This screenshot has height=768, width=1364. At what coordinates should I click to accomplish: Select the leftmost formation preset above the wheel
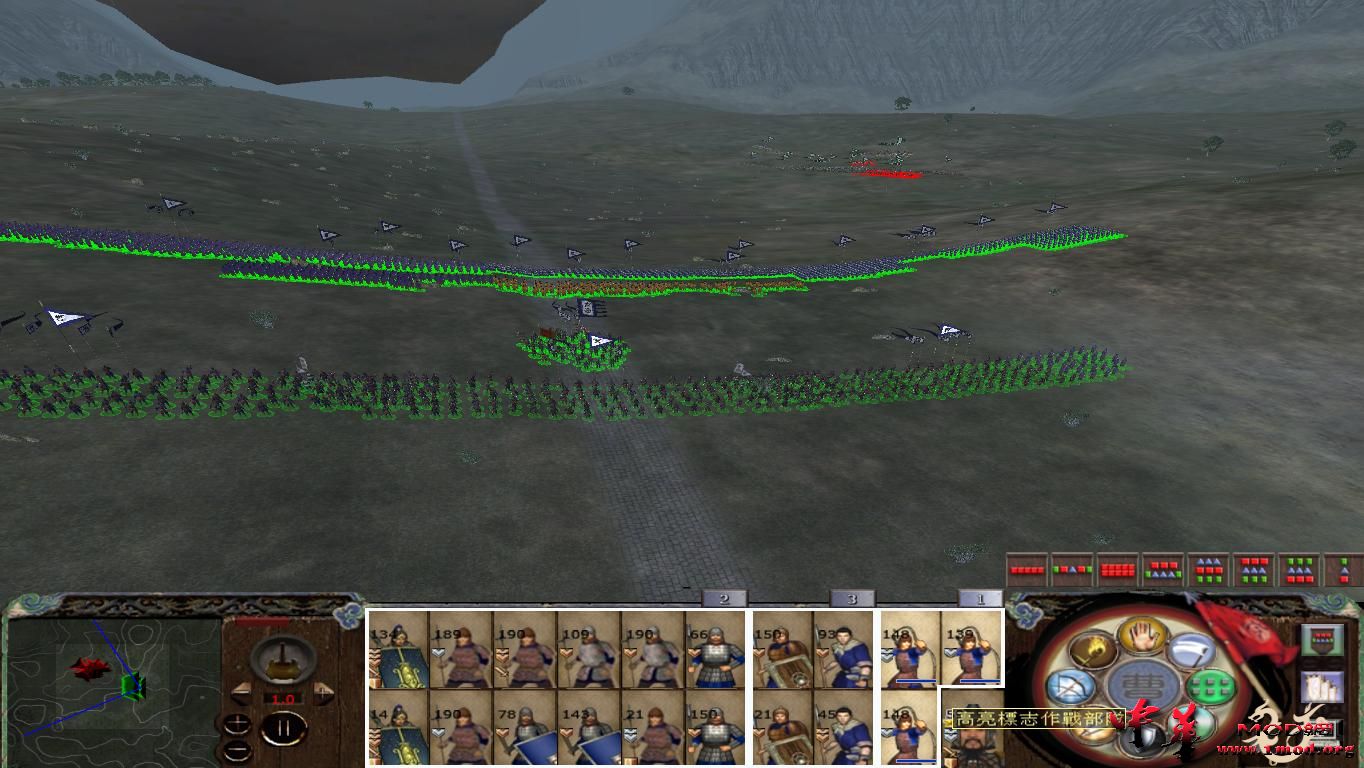tap(1026, 570)
